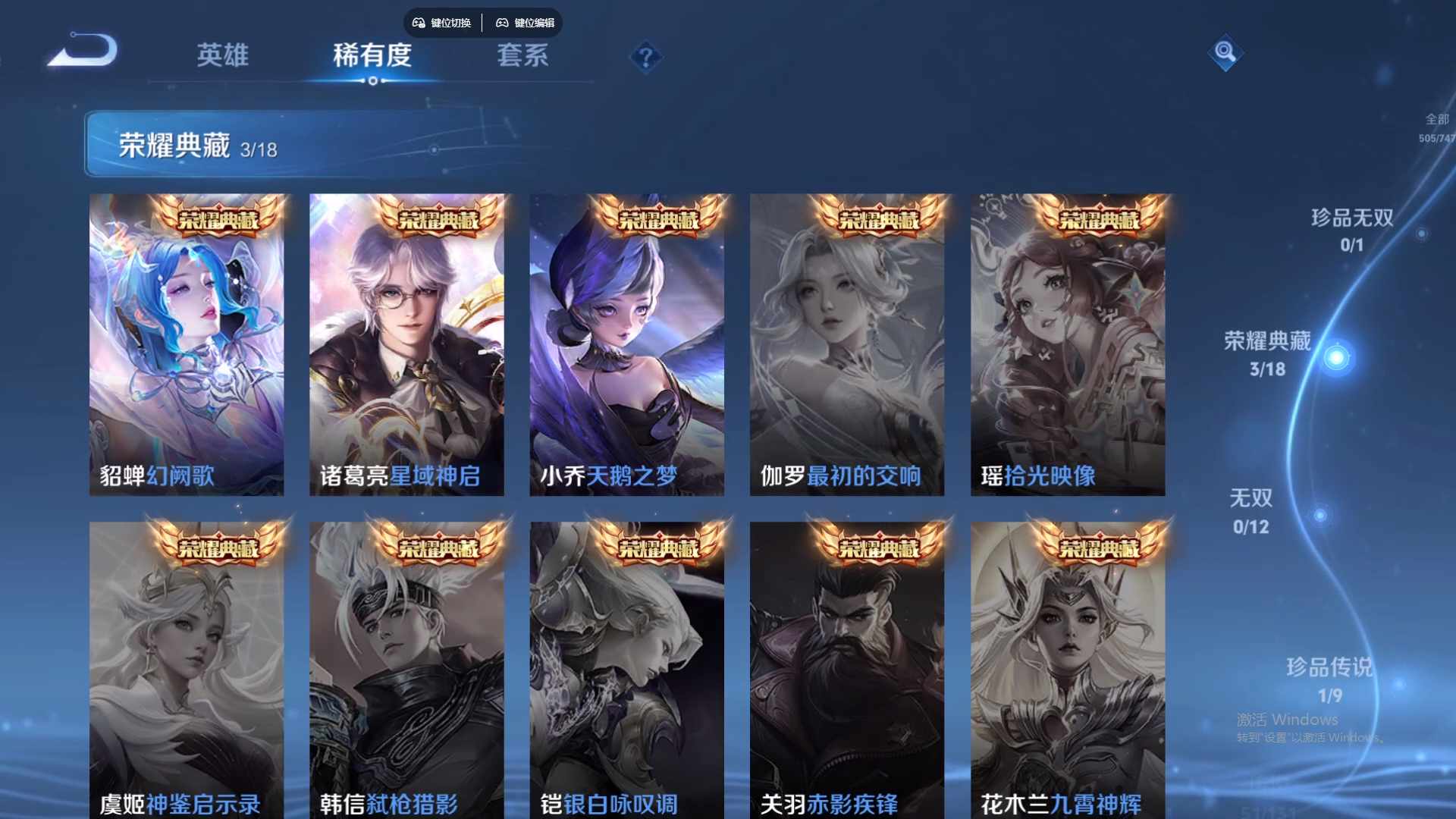Click the gamepad icon beside 键位切换
The image size is (1456, 819).
(x=418, y=23)
